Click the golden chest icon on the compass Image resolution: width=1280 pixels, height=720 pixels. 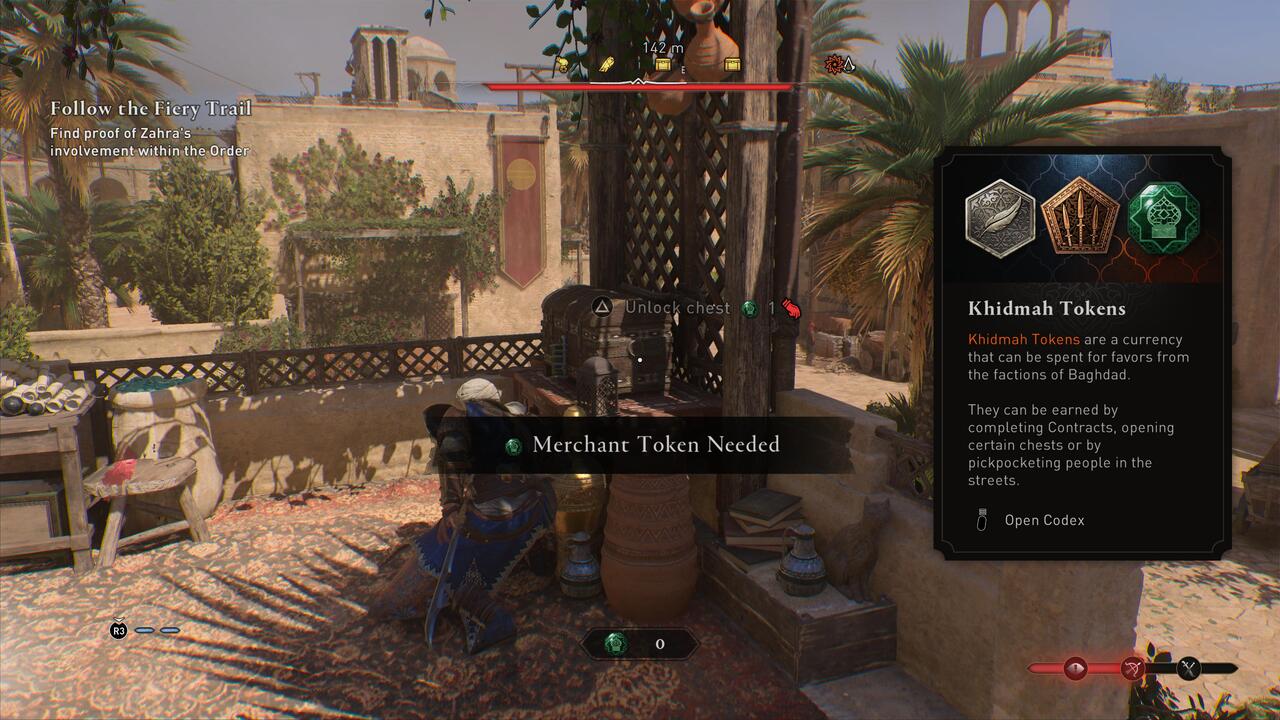663,63
